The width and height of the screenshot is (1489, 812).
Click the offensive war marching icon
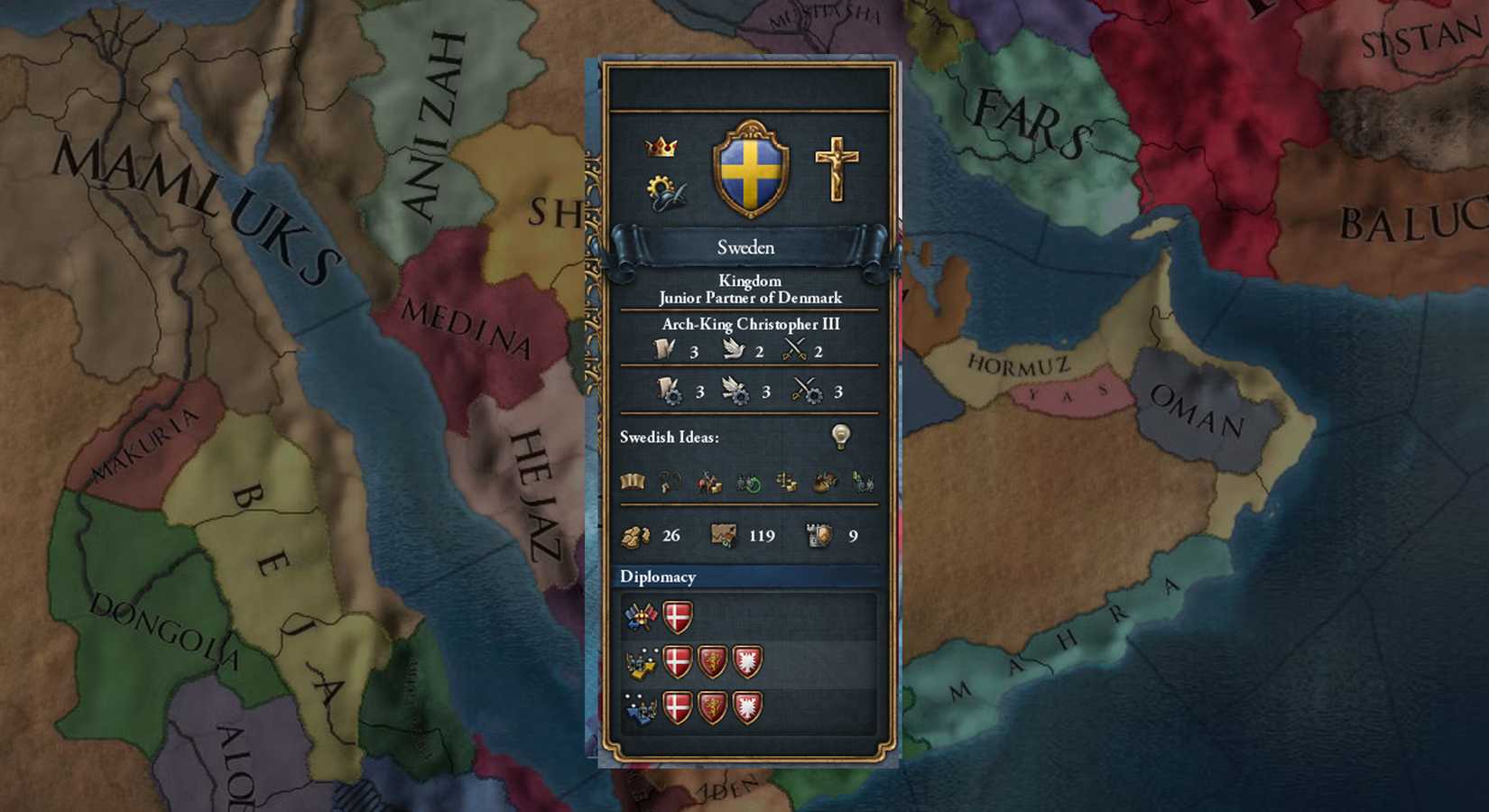641,661
